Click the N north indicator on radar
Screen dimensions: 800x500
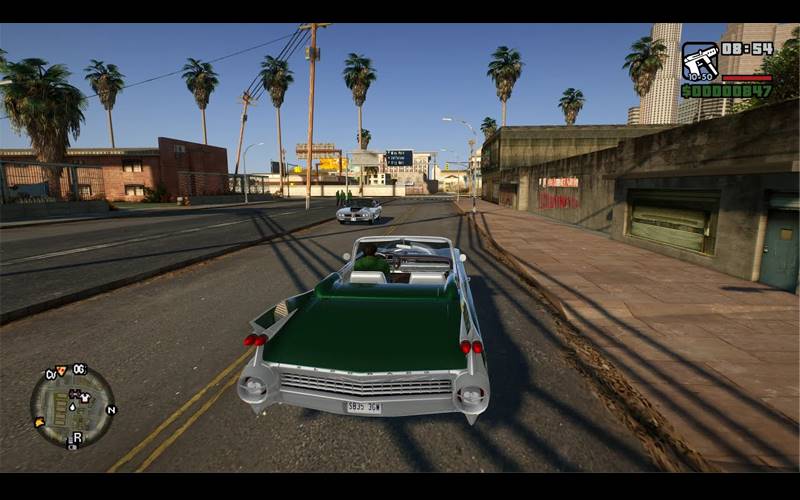pos(111,409)
